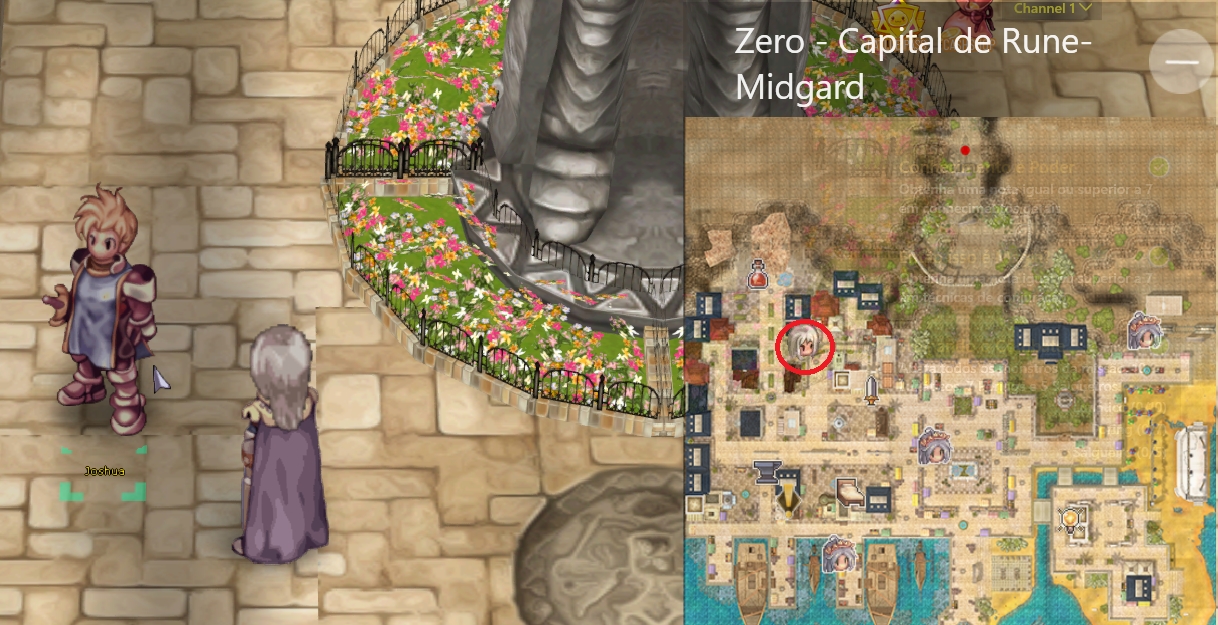The width and height of the screenshot is (1218, 625).
Task: Click the small red dot map marker
Action: (x=965, y=150)
